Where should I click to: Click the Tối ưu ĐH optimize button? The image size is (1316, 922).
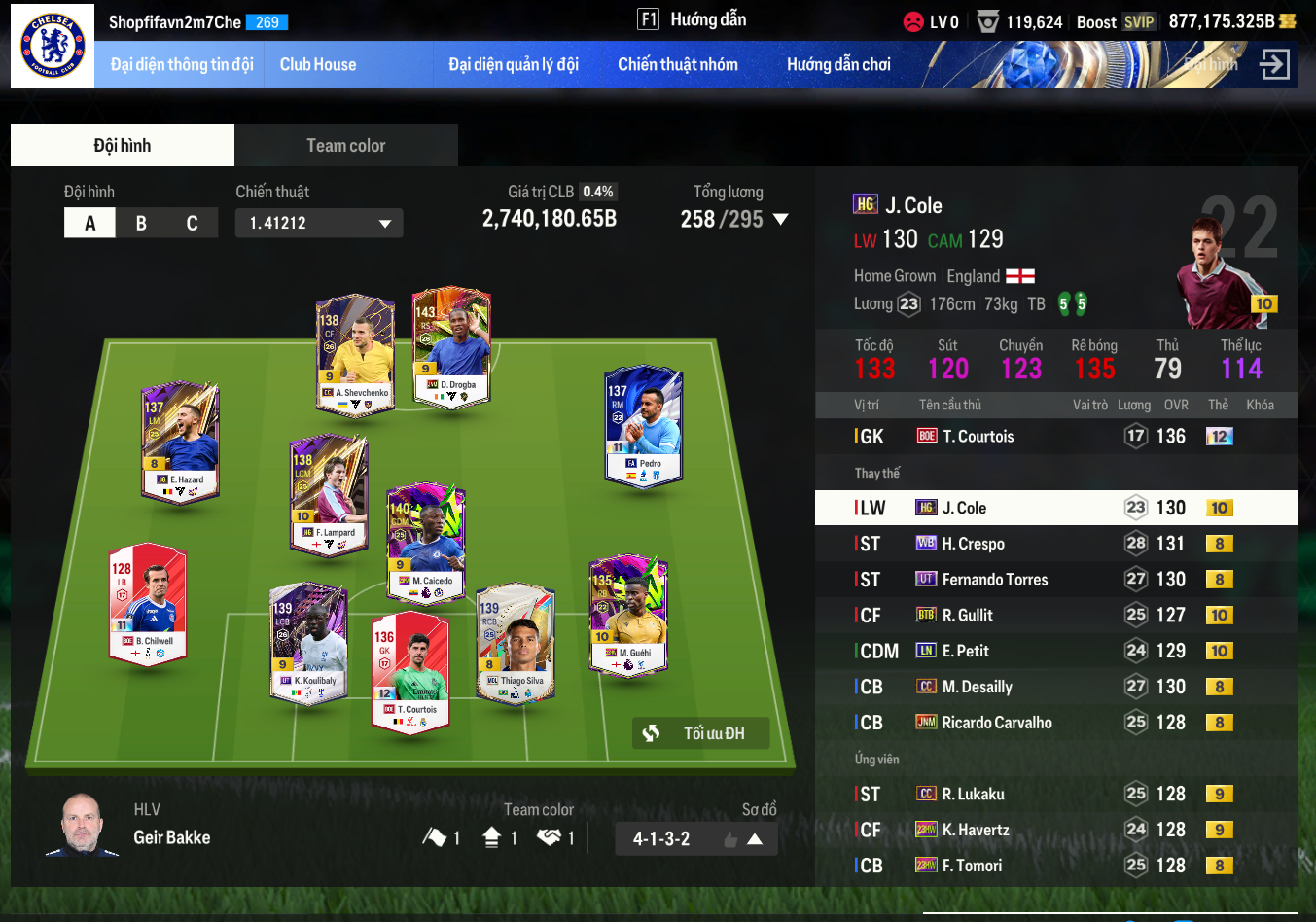(x=700, y=733)
